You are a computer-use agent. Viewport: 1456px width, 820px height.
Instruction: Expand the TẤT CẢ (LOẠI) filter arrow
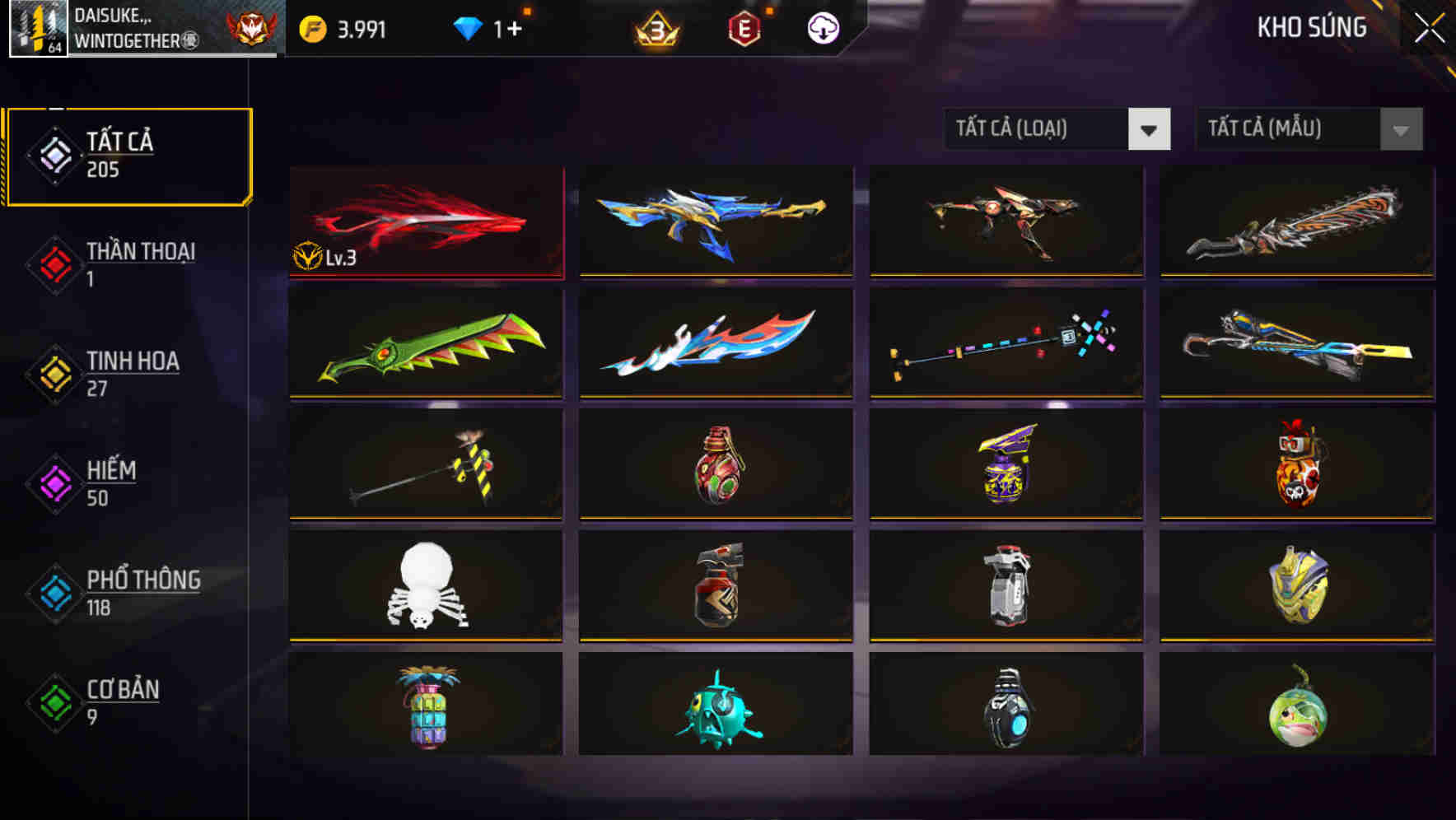click(x=1150, y=129)
